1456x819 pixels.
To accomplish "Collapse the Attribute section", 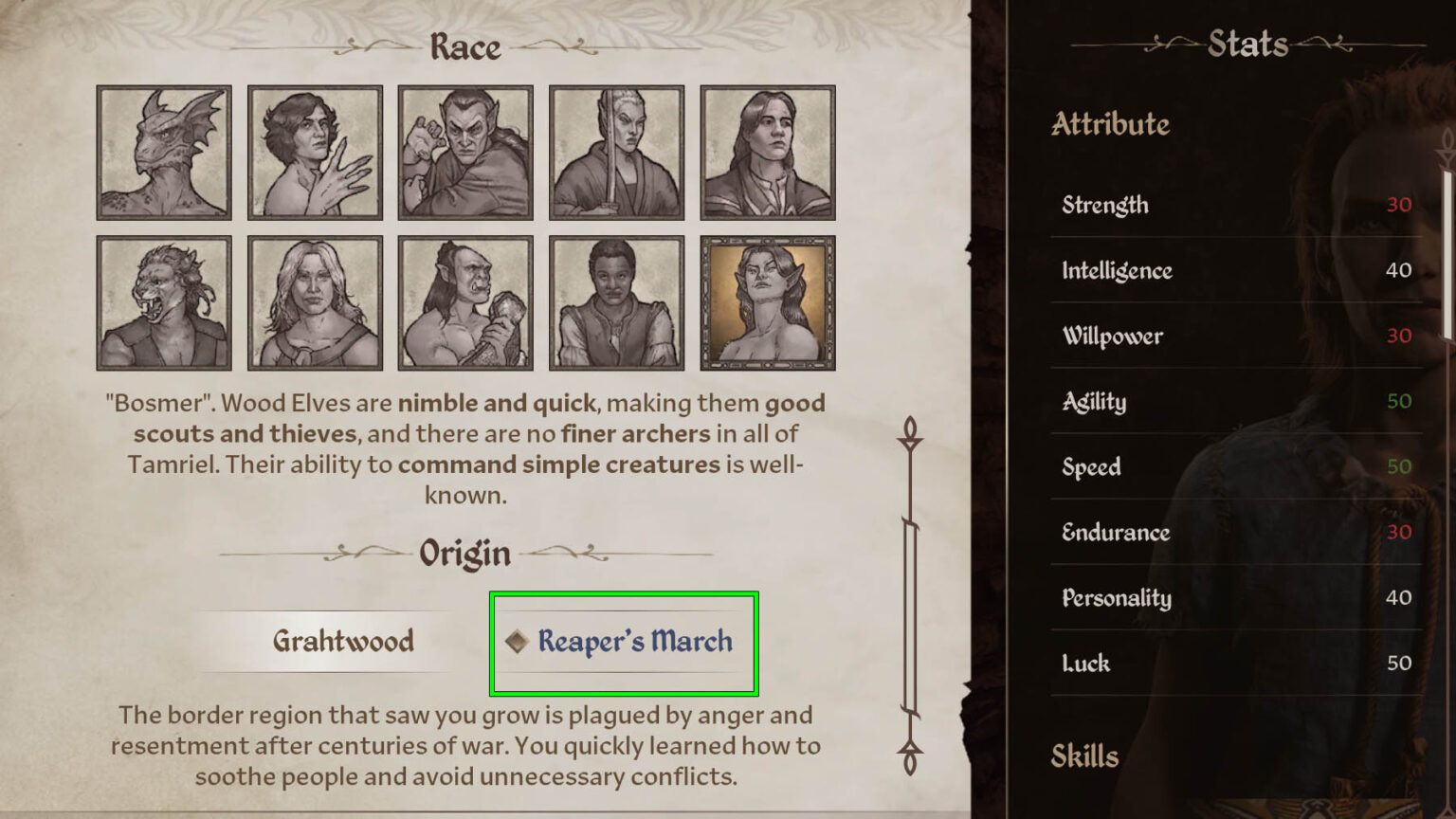I will [1111, 125].
